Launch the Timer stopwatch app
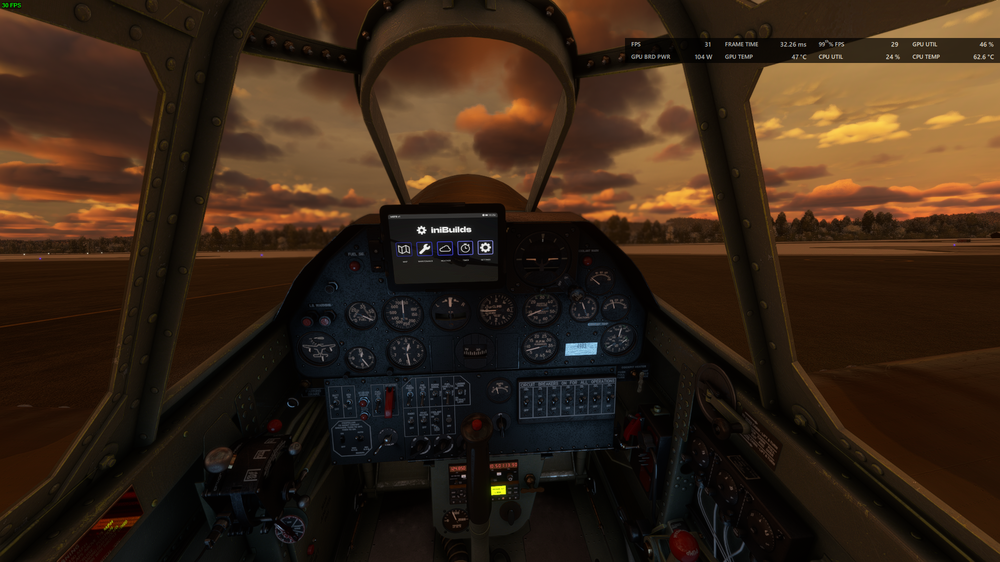Image resolution: width=1000 pixels, height=562 pixels. coord(465,249)
